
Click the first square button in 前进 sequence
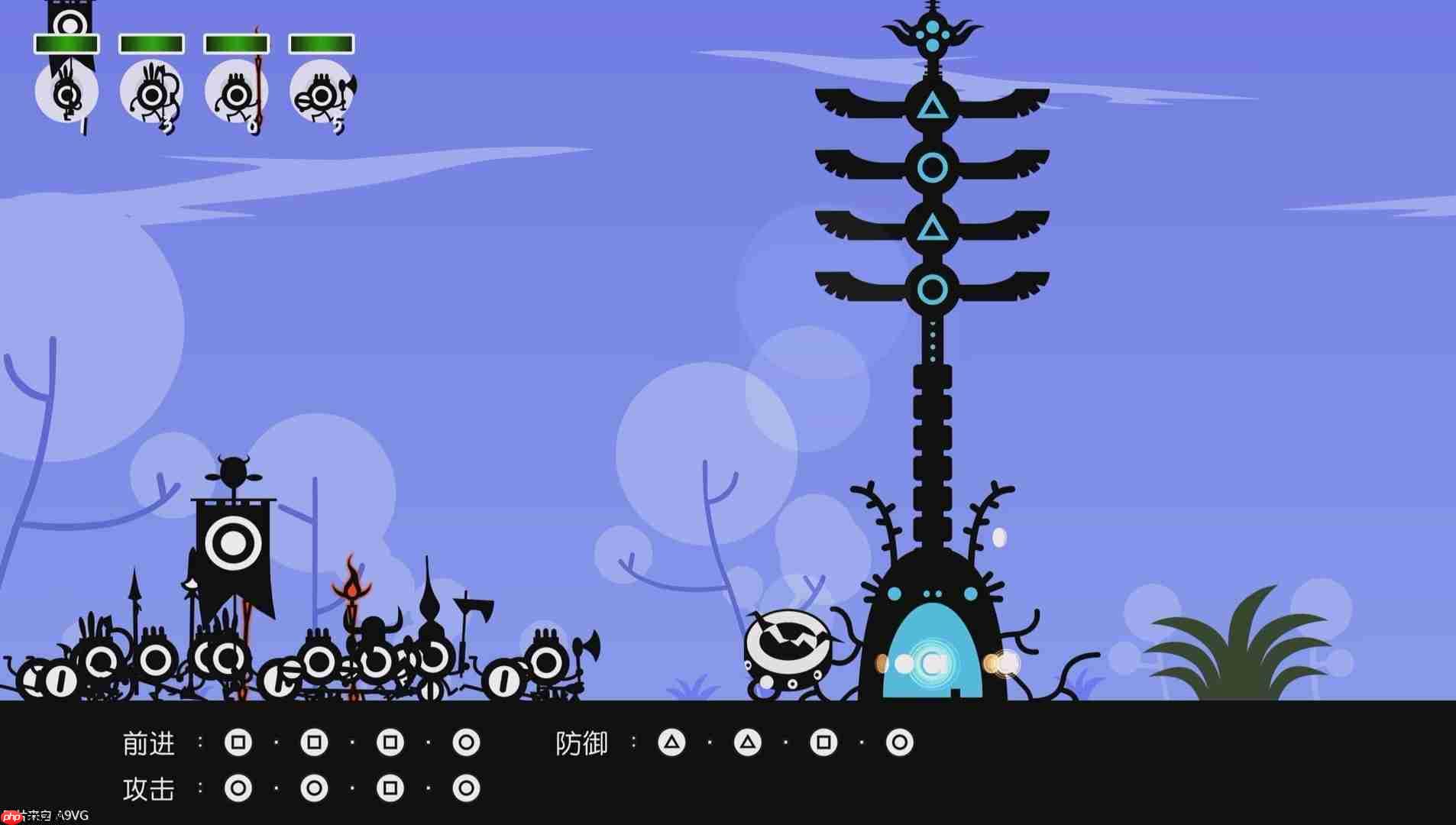pyautogui.click(x=239, y=741)
